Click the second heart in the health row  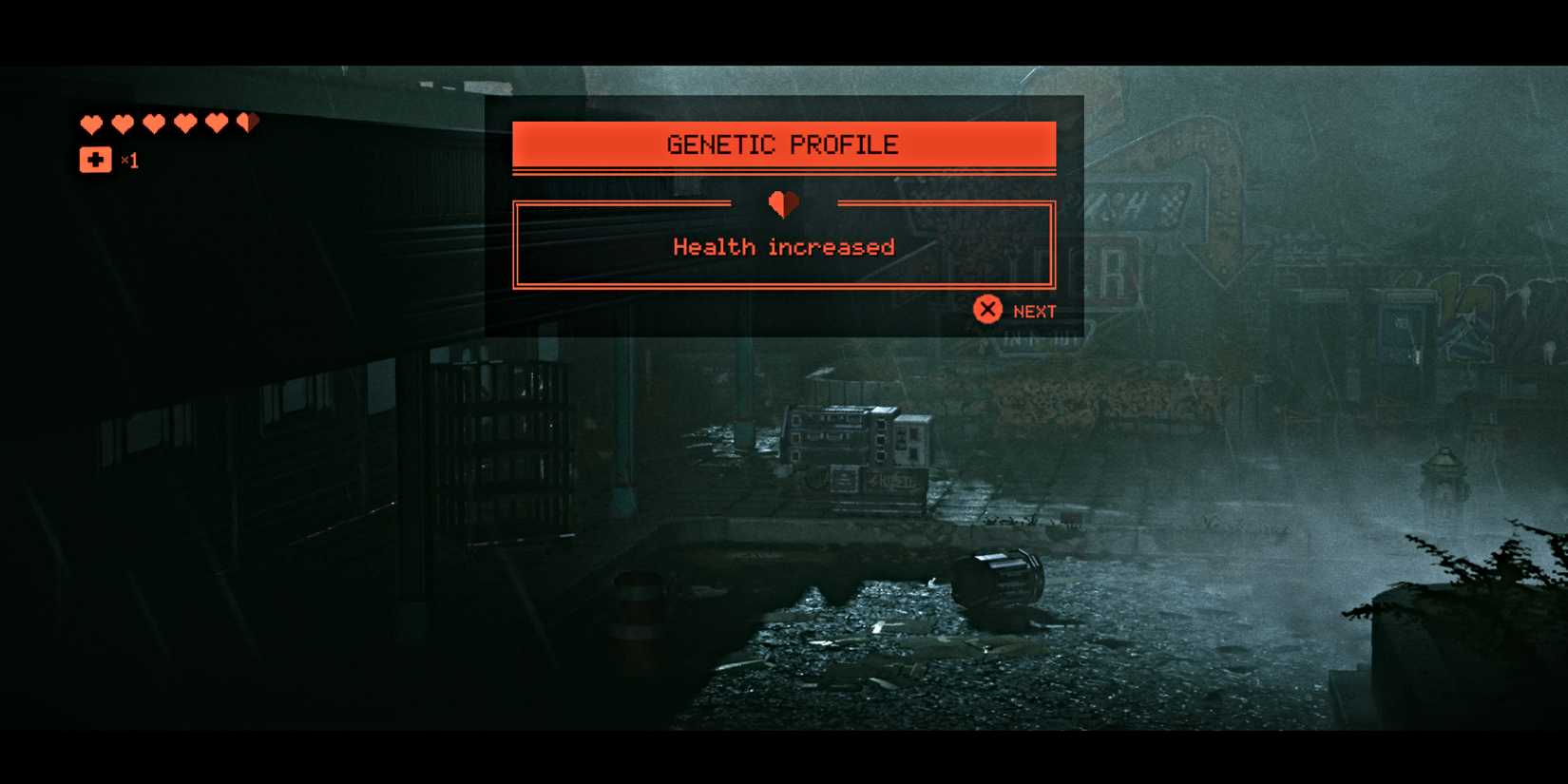124,124
